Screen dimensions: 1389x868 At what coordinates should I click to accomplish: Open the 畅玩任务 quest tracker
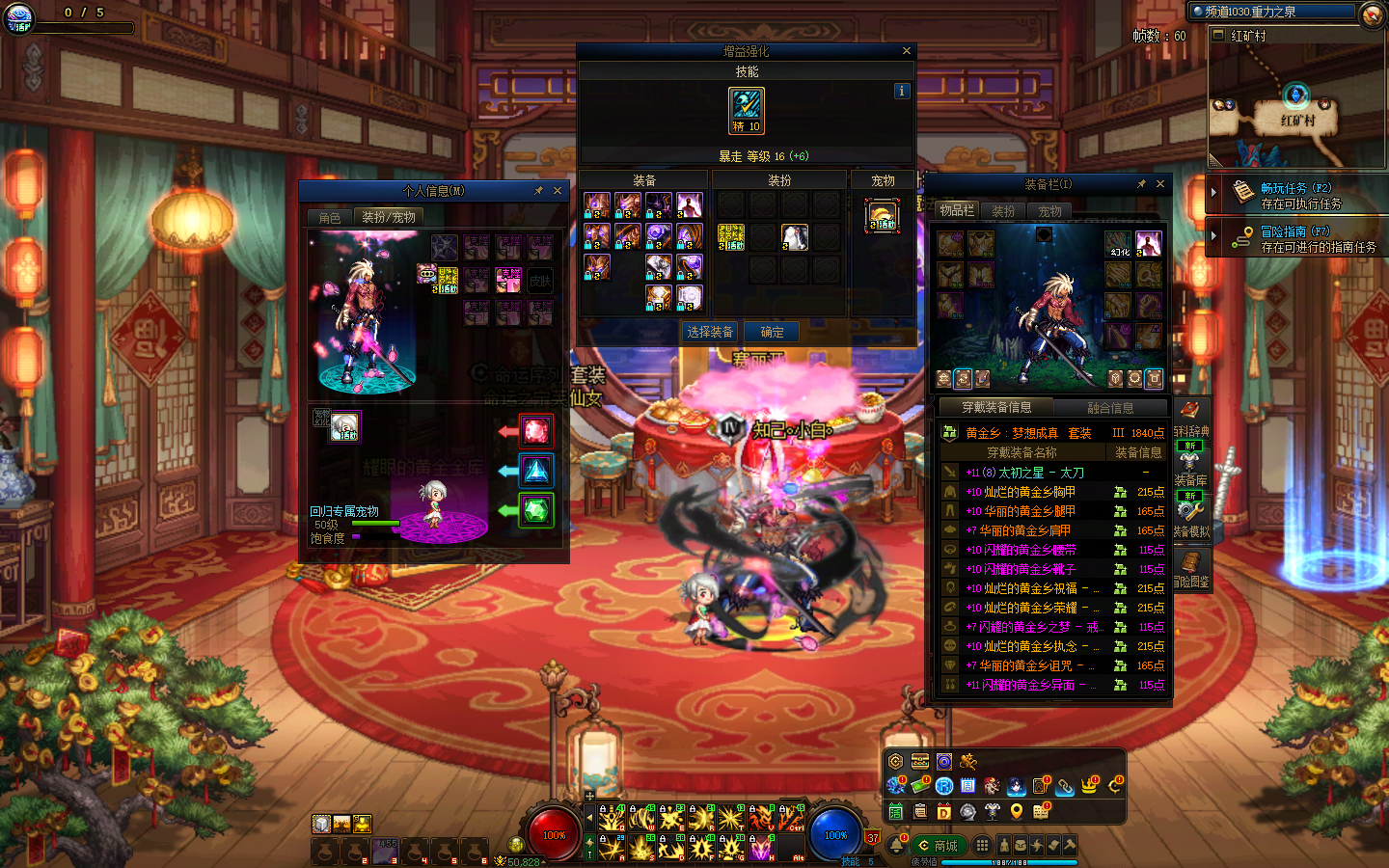tap(1297, 195)
